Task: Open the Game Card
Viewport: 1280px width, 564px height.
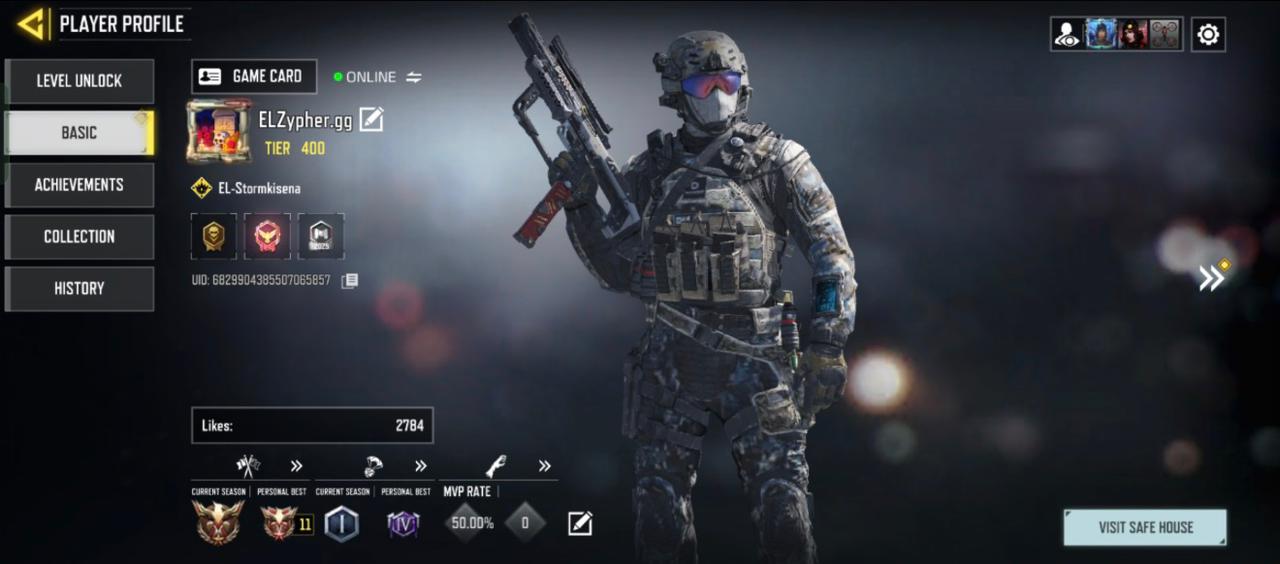Action: point(254,77)
